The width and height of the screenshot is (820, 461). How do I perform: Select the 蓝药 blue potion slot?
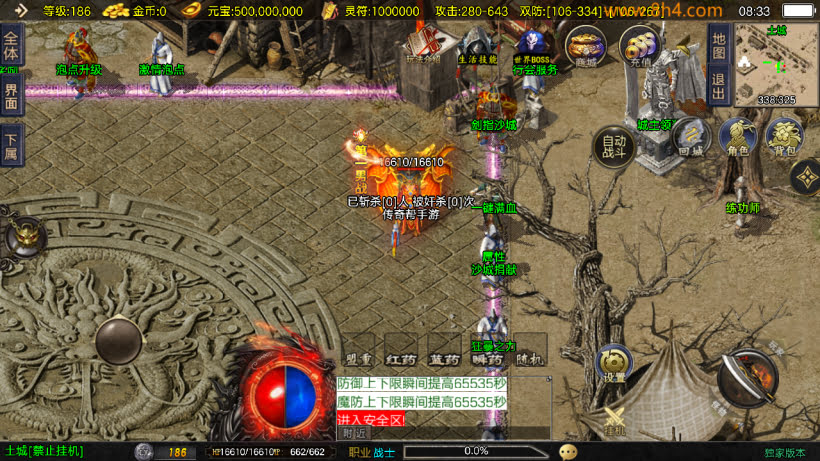[x=443, y=349]
